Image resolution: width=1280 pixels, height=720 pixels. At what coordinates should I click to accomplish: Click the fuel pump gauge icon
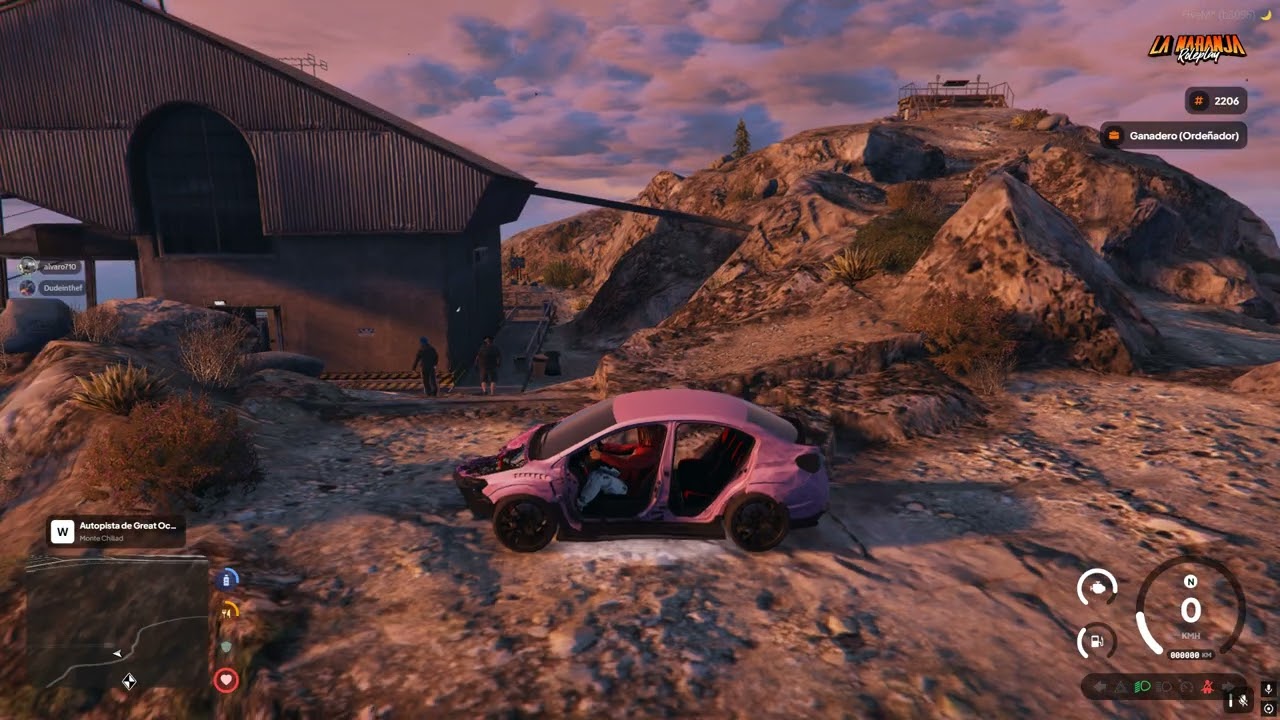tap(1098, 641)
